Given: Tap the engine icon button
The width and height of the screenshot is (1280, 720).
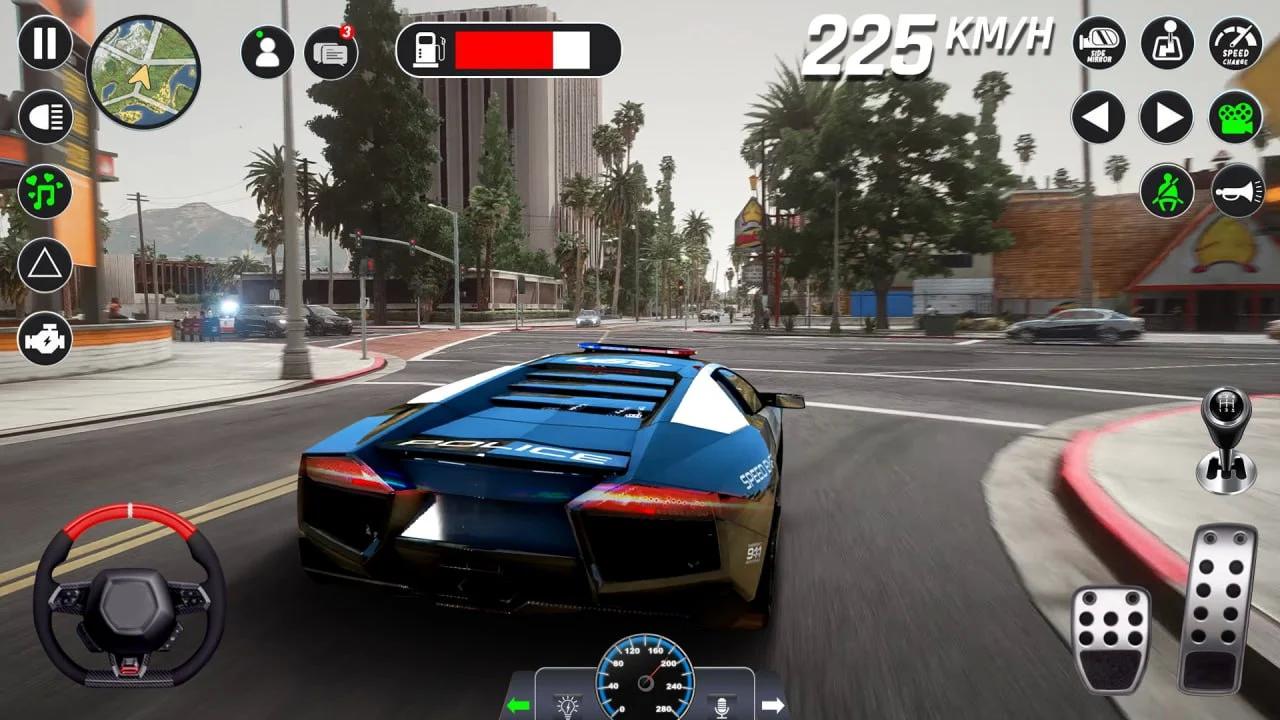Looking at the screenshot, I should coord(45,338).
